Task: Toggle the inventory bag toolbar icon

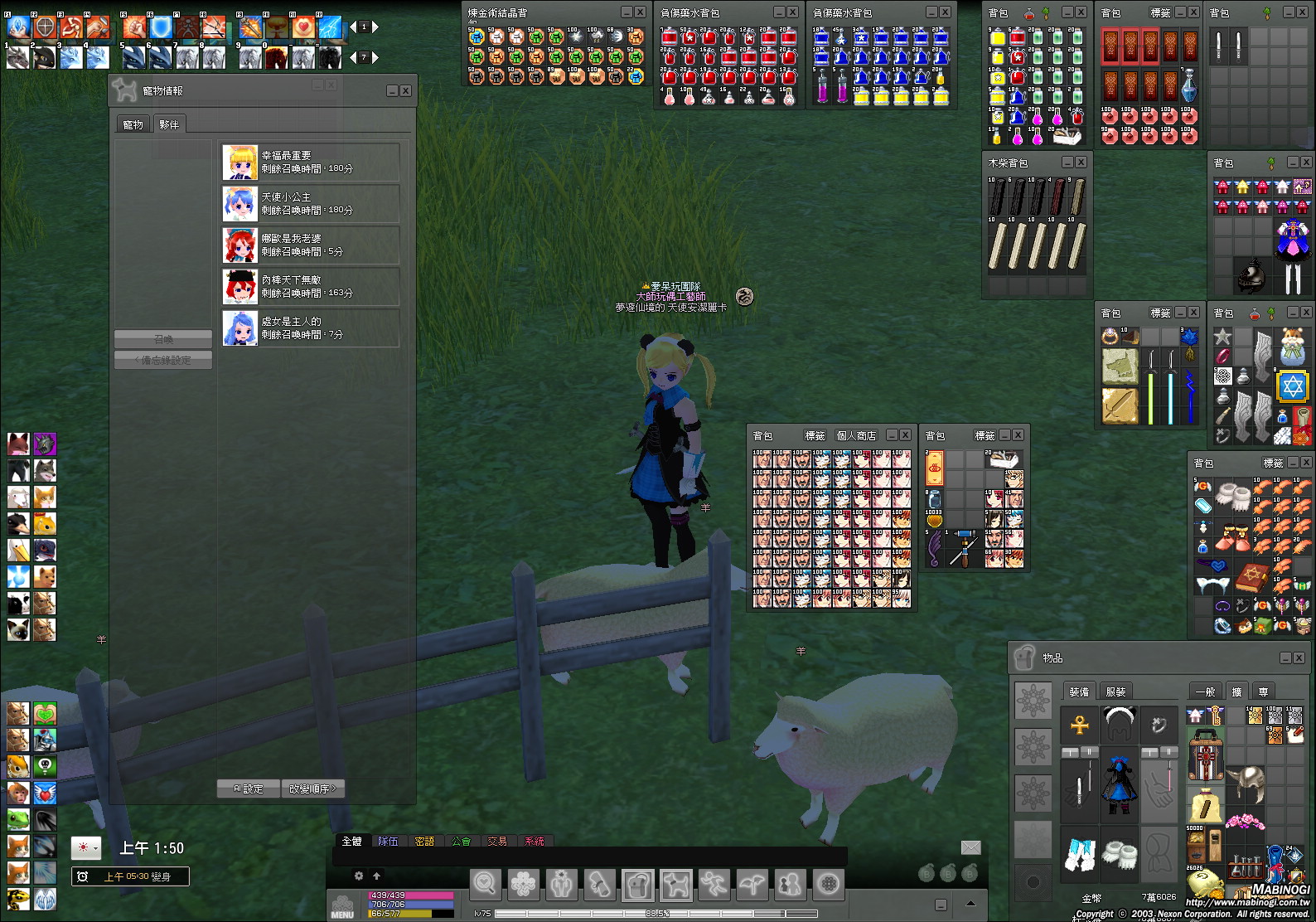Action: tap(637, 885)
